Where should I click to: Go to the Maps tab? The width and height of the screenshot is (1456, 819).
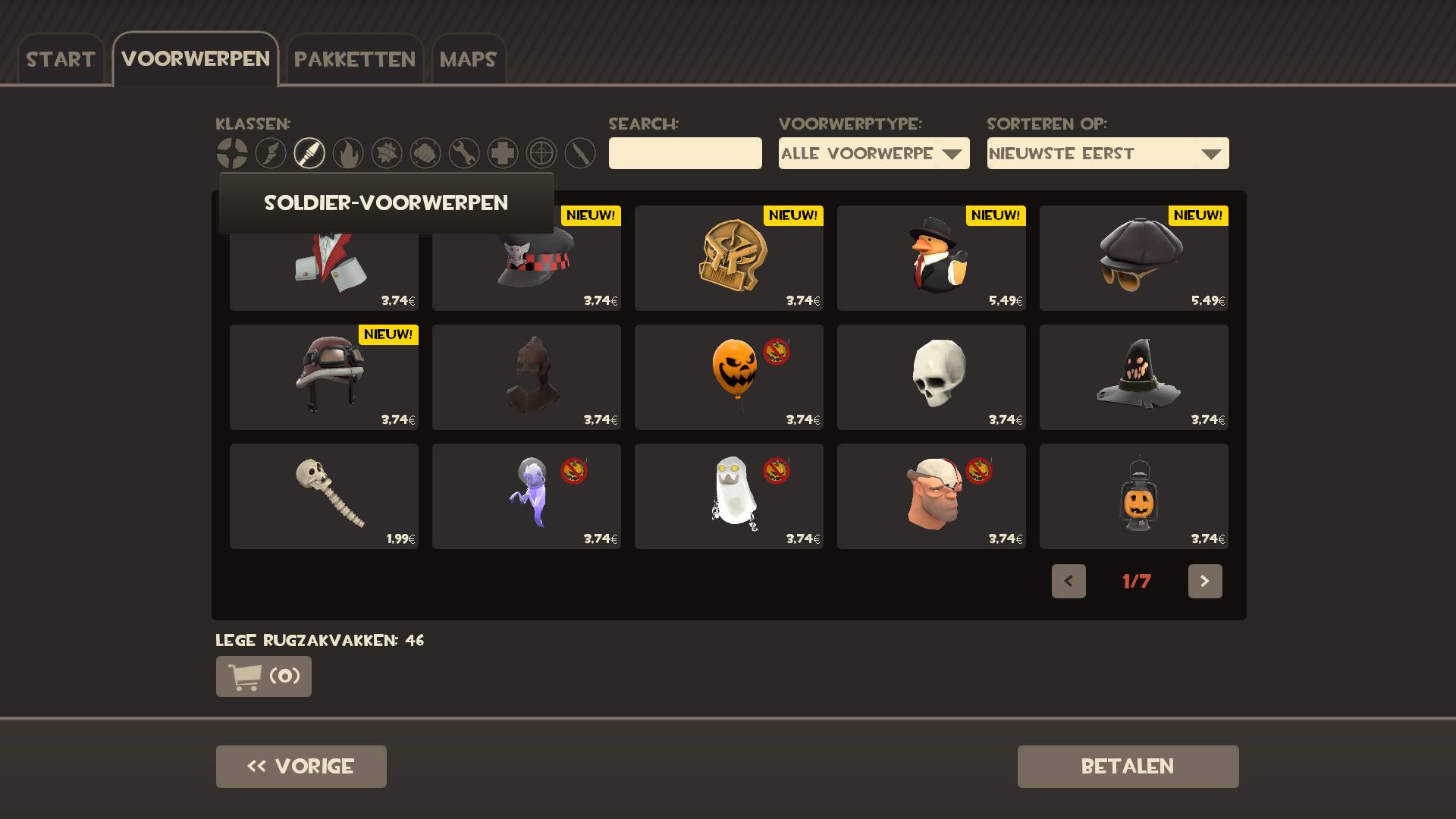click(468, 59)
